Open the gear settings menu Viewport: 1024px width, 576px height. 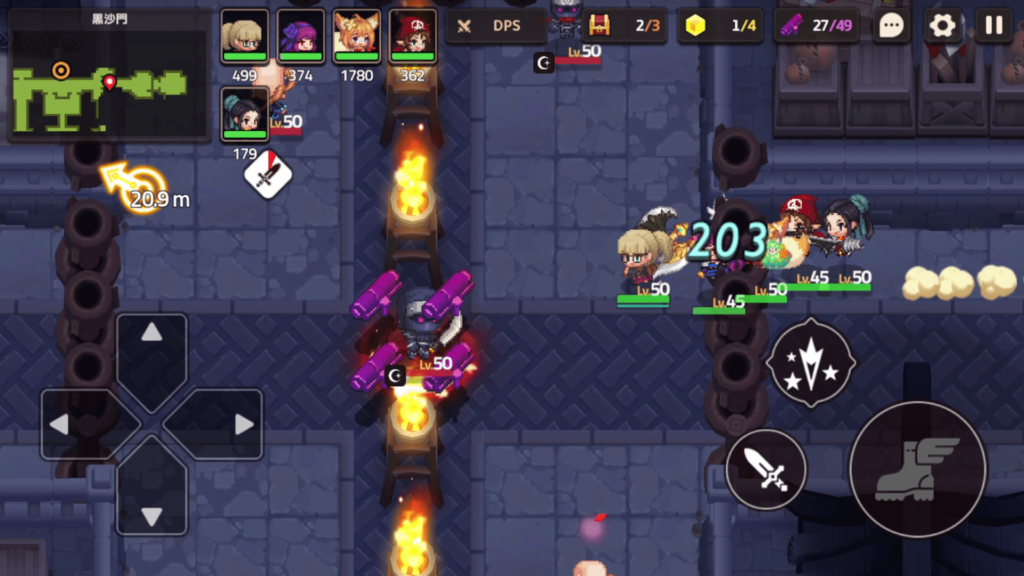coord(942,26)
